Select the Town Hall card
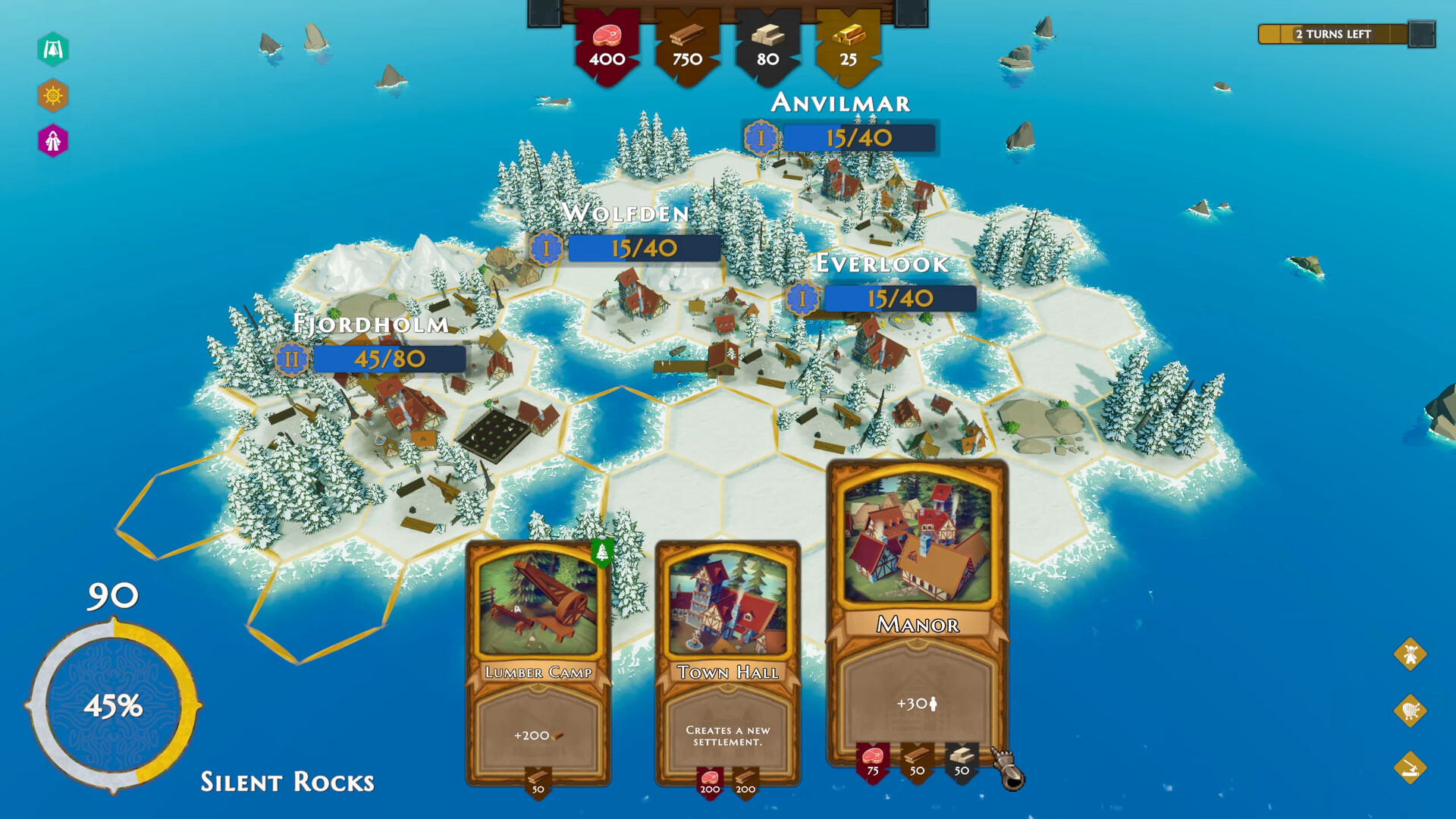The image size is (1456, 819). pyautogui.click(x=726, y=667)
